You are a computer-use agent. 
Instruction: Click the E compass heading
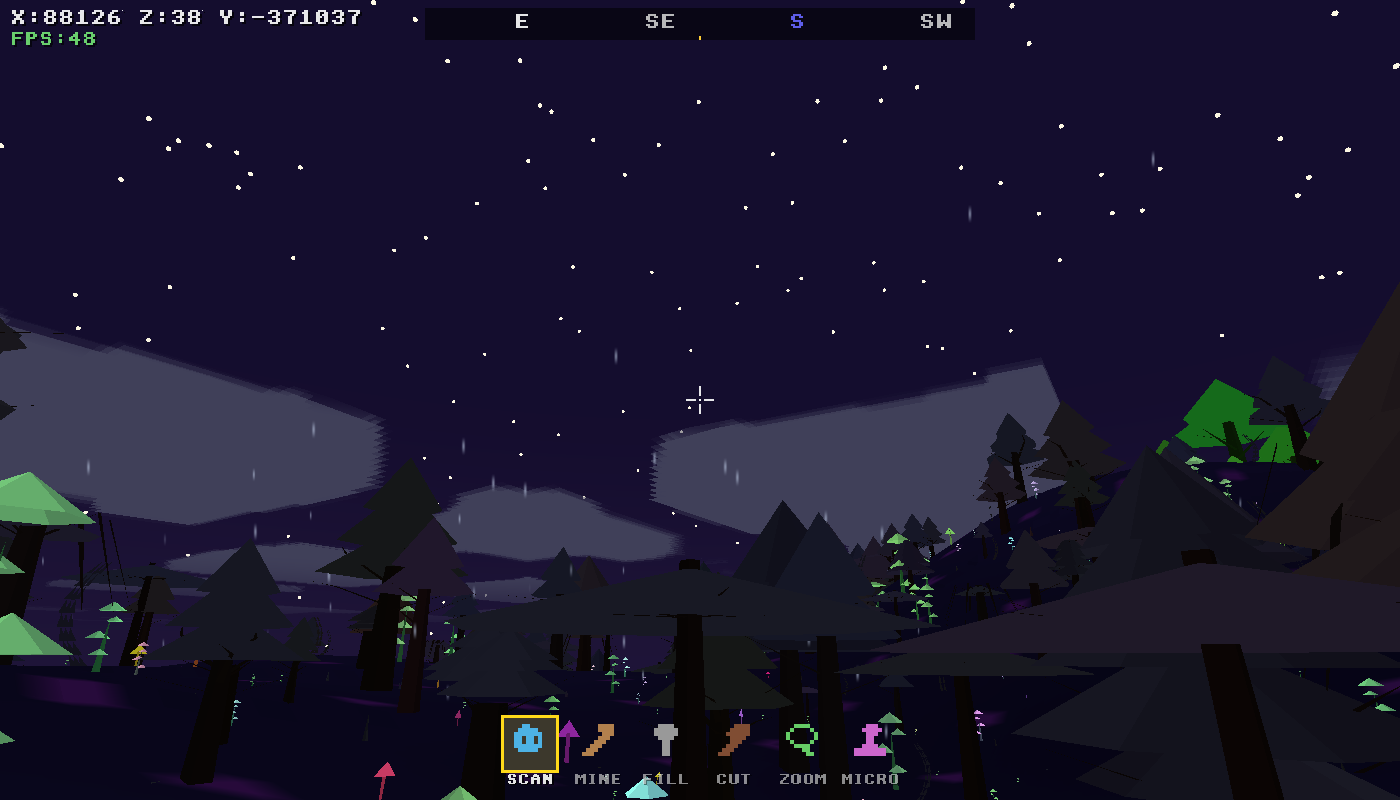point(521,22)
